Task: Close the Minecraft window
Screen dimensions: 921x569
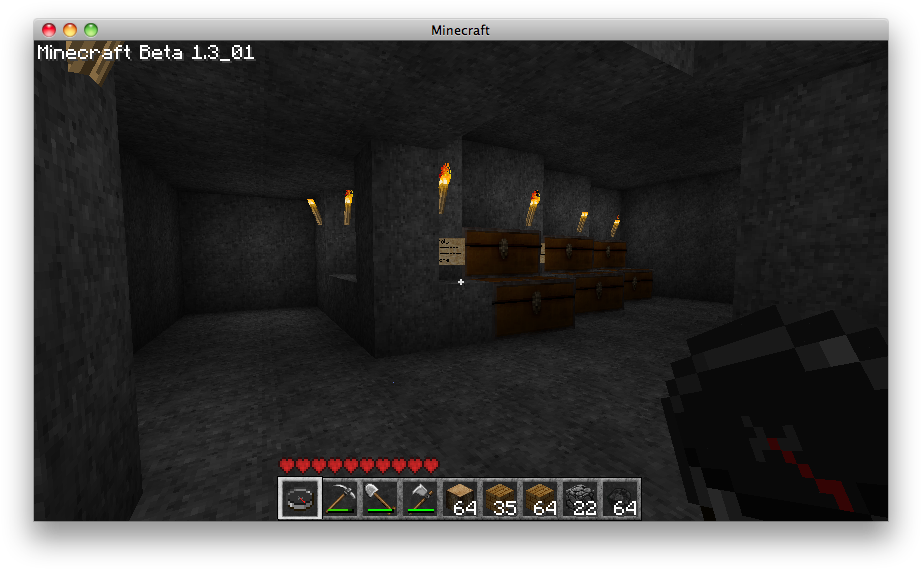Action: 49,30
